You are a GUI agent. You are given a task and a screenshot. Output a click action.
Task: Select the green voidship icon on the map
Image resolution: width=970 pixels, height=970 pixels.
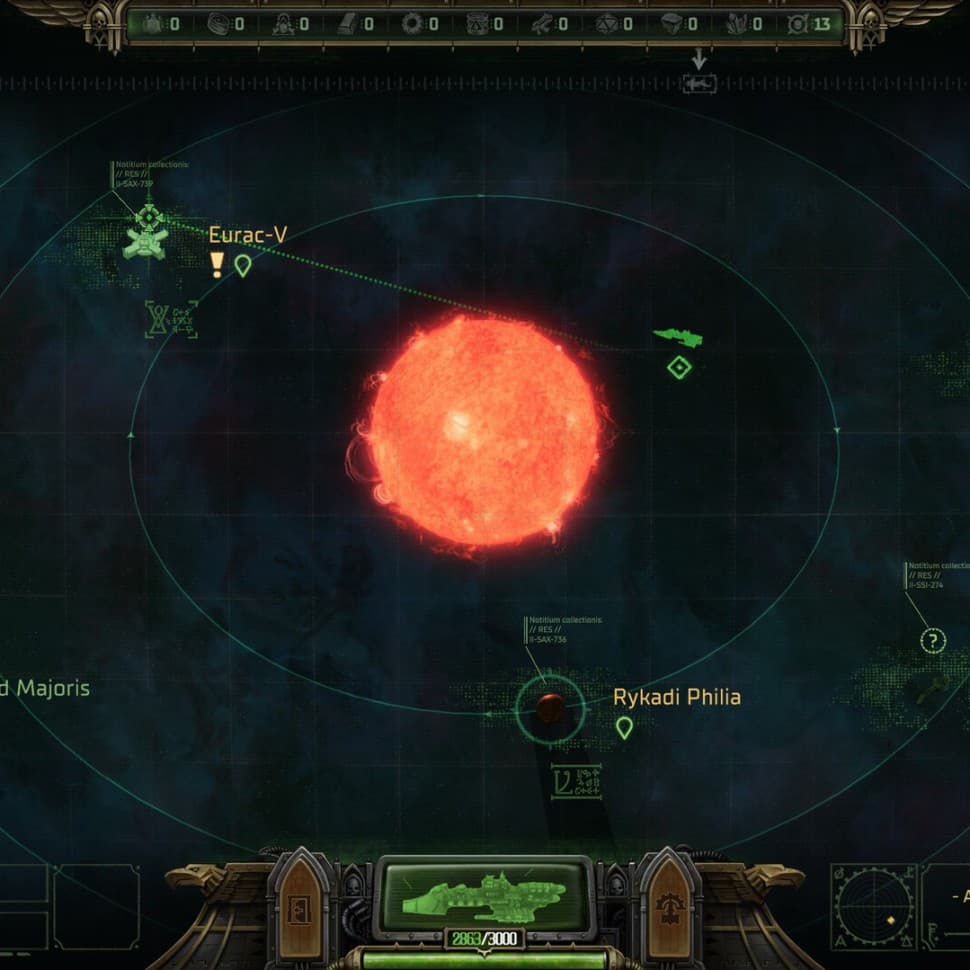click(678, 338)
